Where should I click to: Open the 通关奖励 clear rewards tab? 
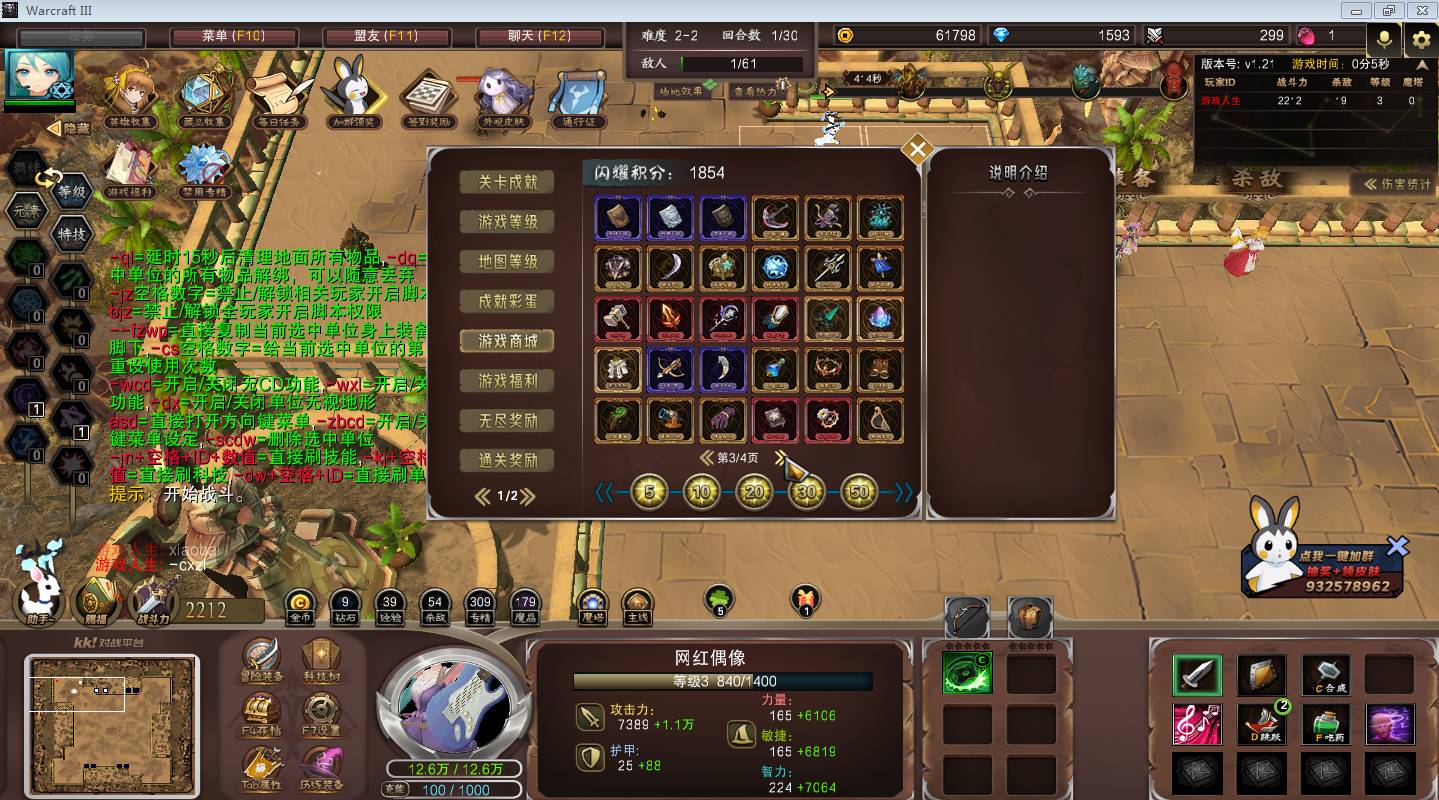(x=508, y=461)
